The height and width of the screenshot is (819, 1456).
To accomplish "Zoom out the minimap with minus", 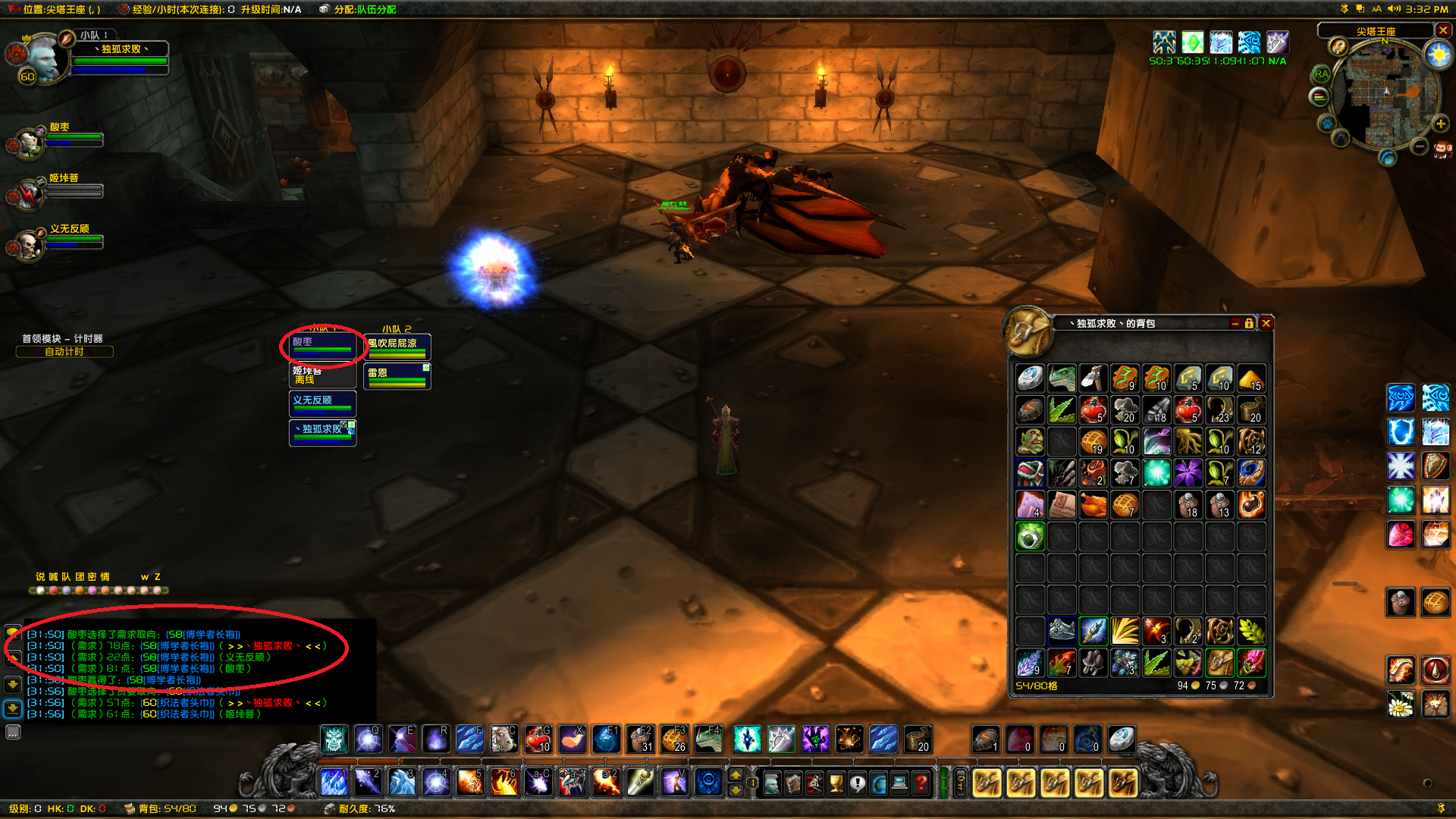I will pyautogui.click(x=1420, y=146).
